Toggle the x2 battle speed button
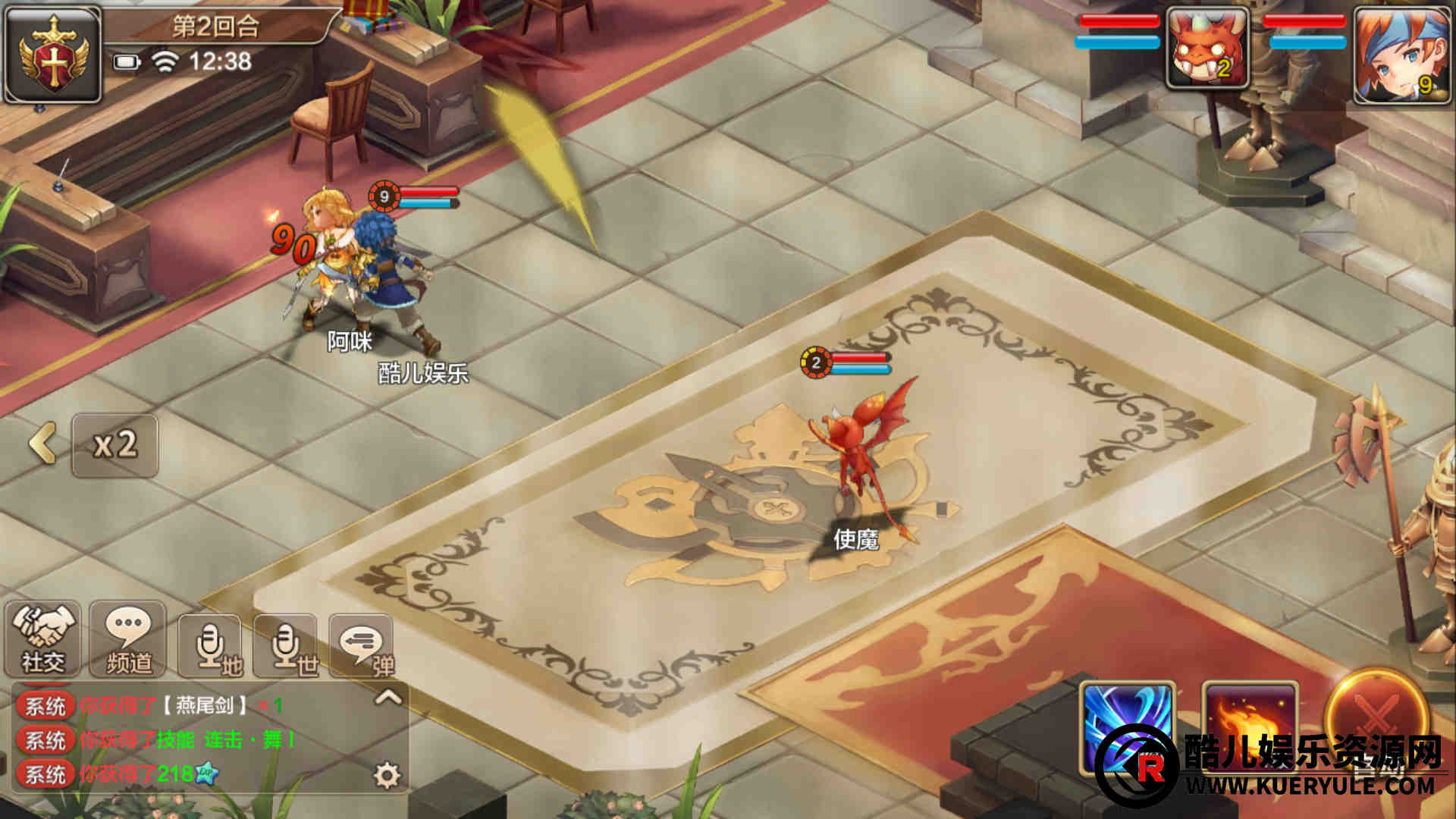Viewport: 1456px width, 819px height. coord(115,445)
